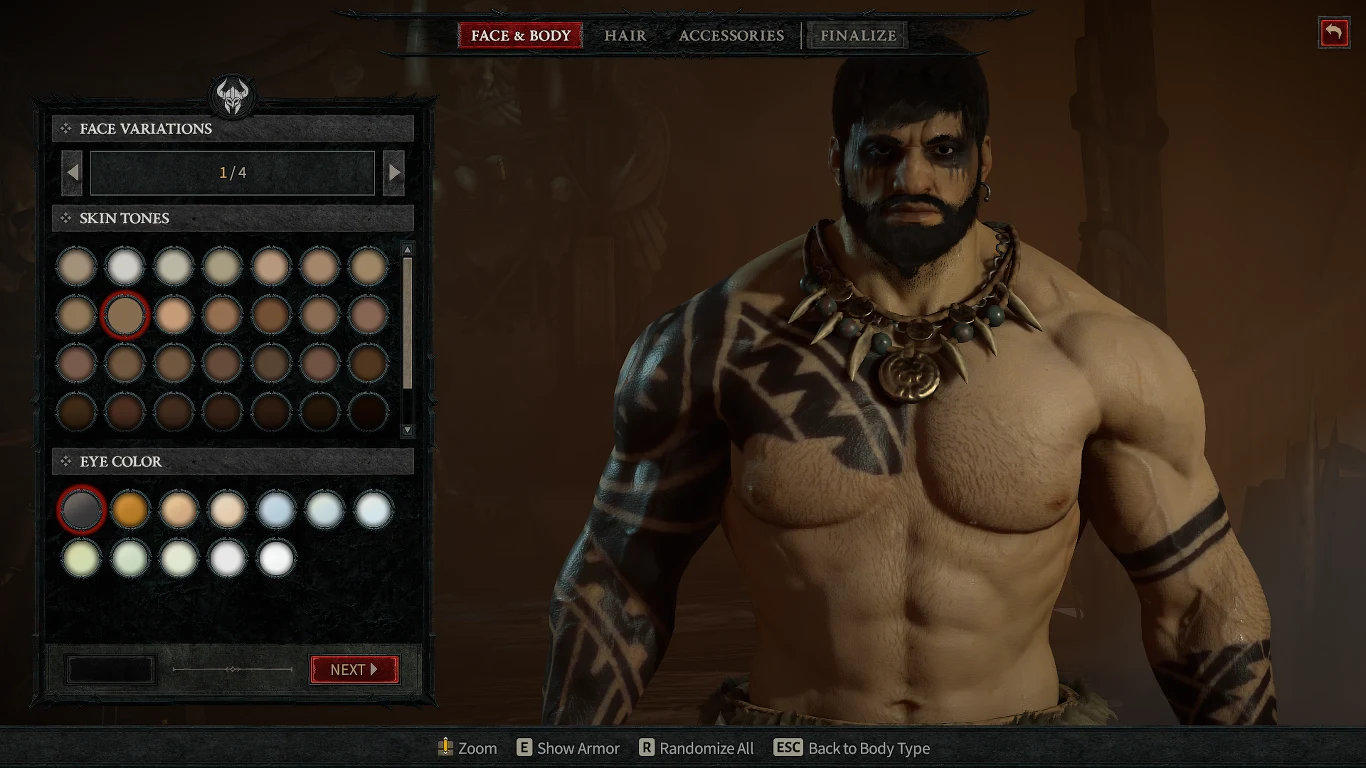
Task: Select the currently highlighted tan skin tone
Action: pos(125,313)
